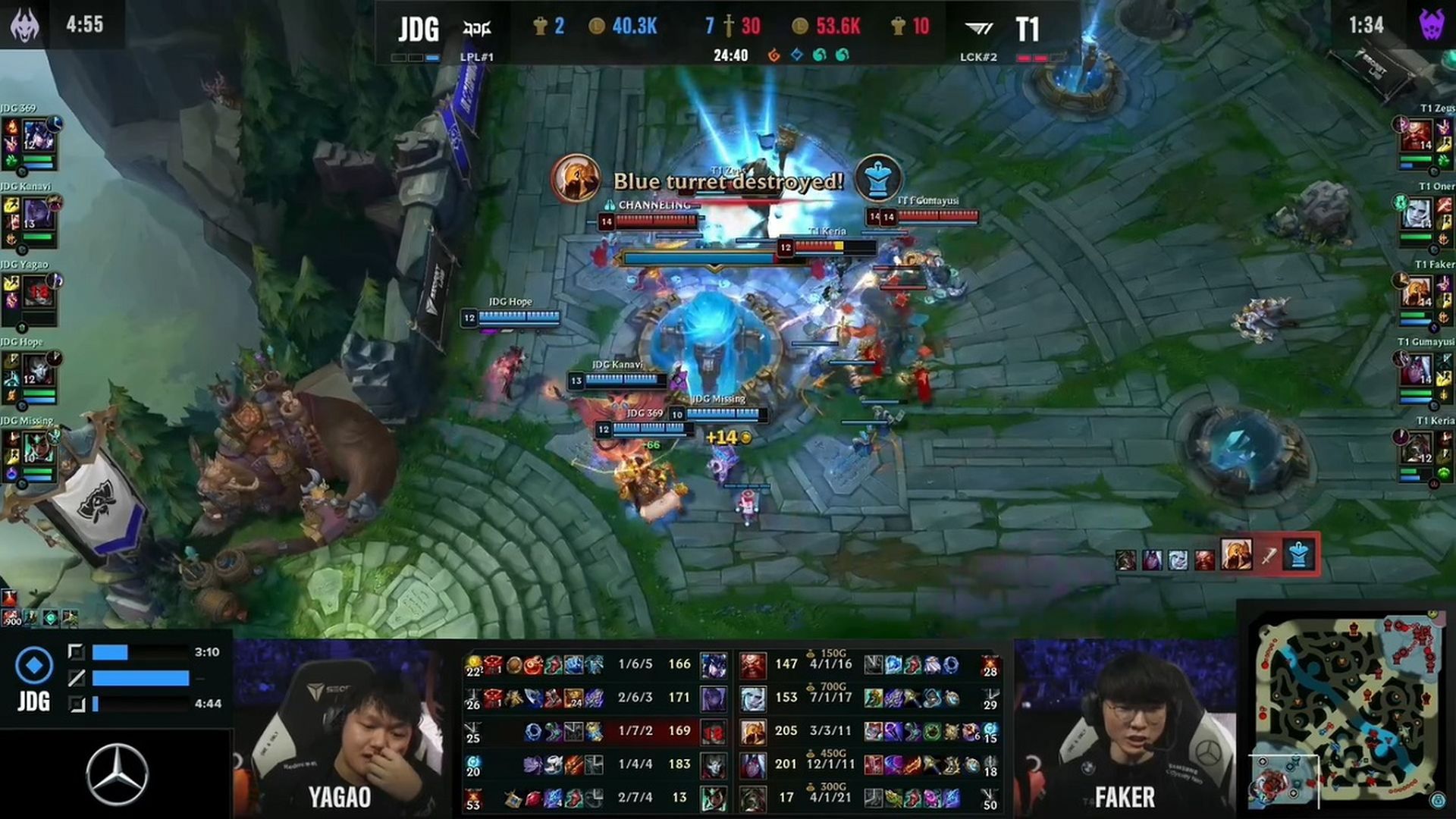
Task: Select T1 Oner's champion portrait
Action: (x=1416, y=215)
